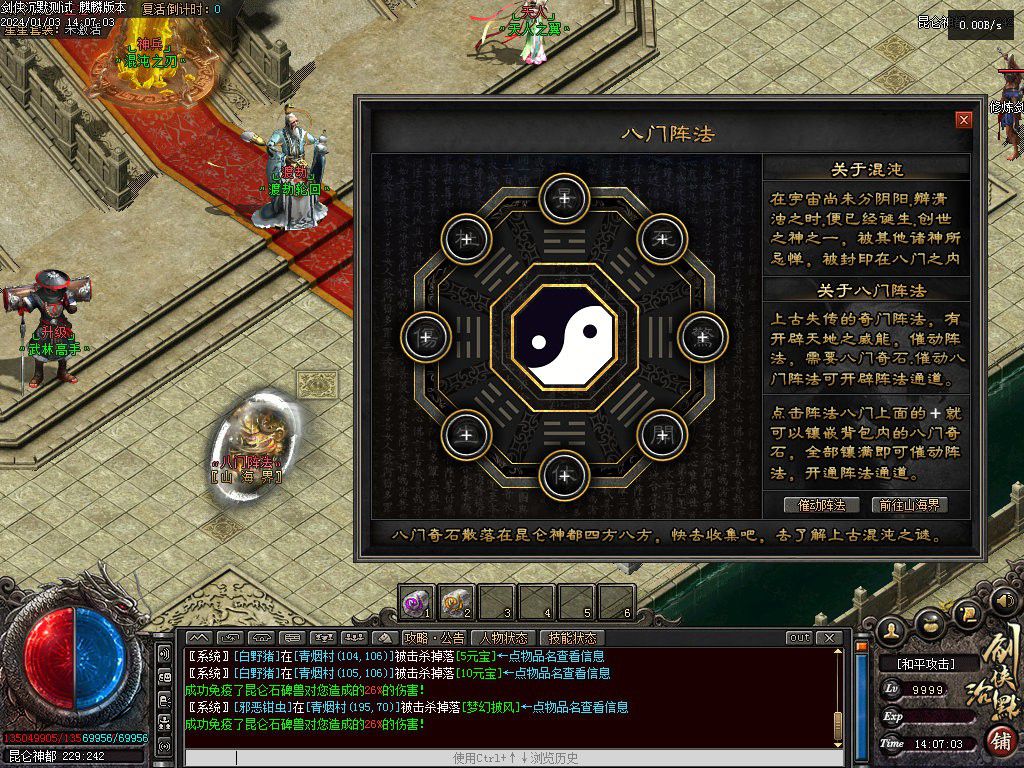Close the 八门阵法 window

point(964,120)
